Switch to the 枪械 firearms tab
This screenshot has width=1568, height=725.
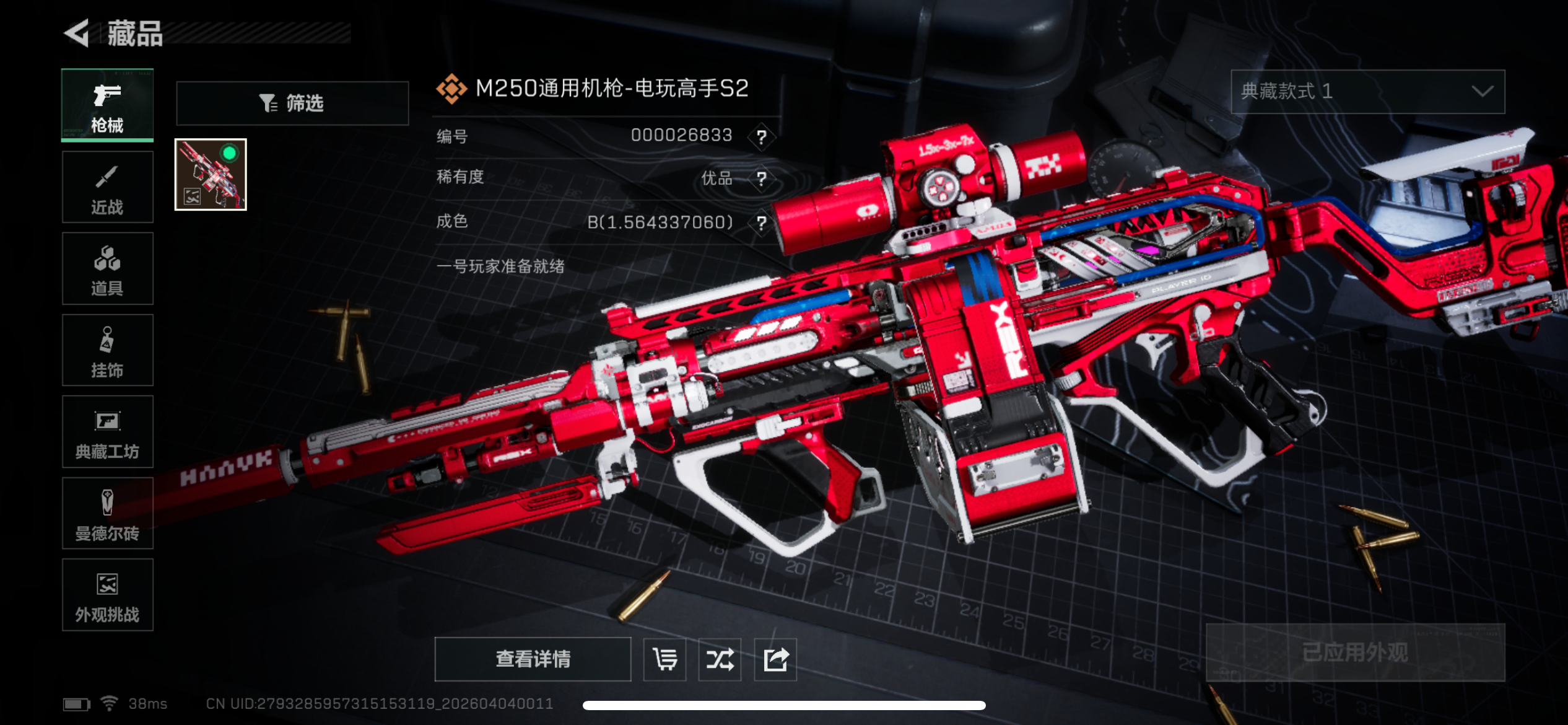click(x=107, y=105)
